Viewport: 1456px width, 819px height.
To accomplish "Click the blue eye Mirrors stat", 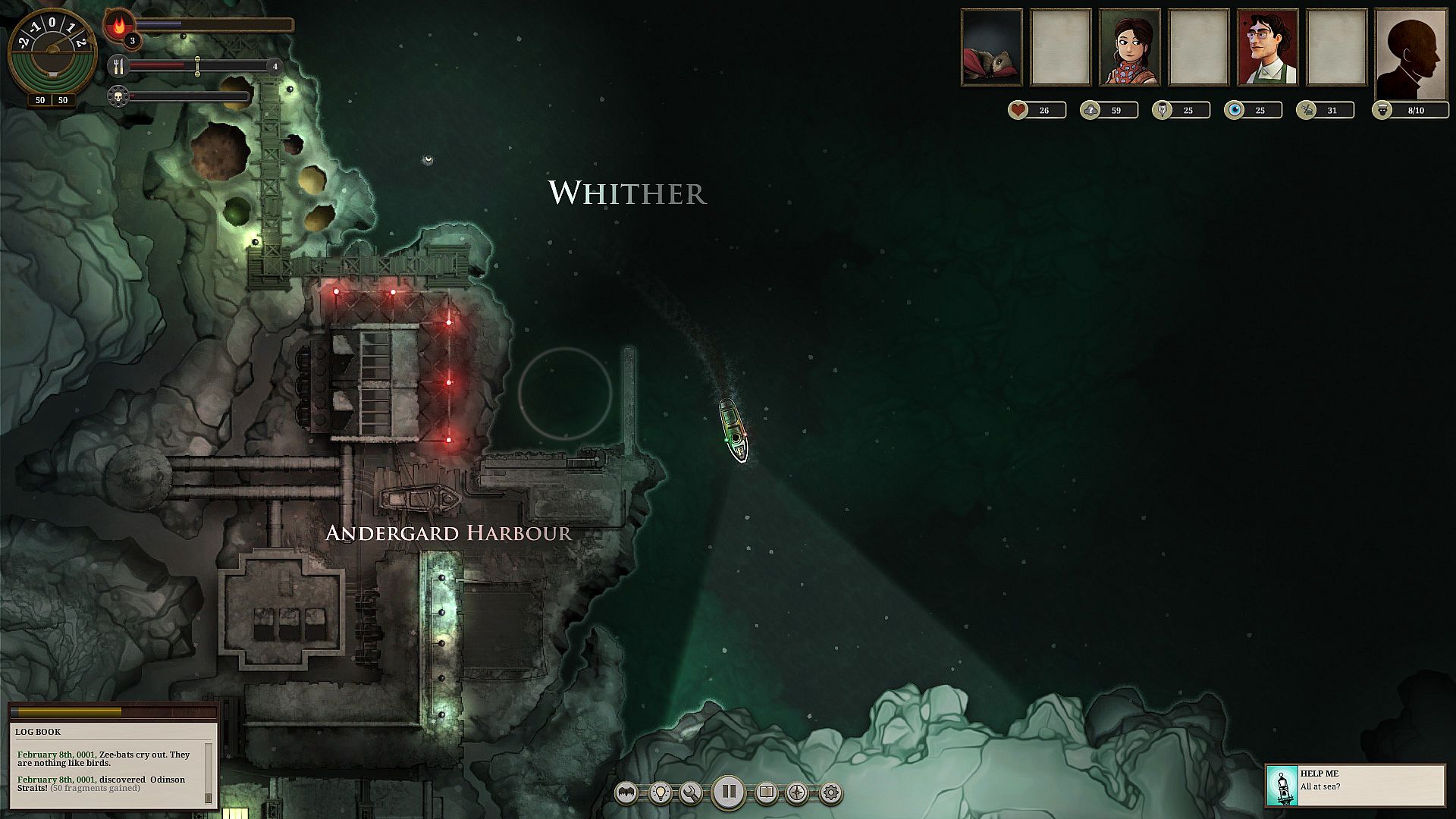I will click(x=1235, y=111).
